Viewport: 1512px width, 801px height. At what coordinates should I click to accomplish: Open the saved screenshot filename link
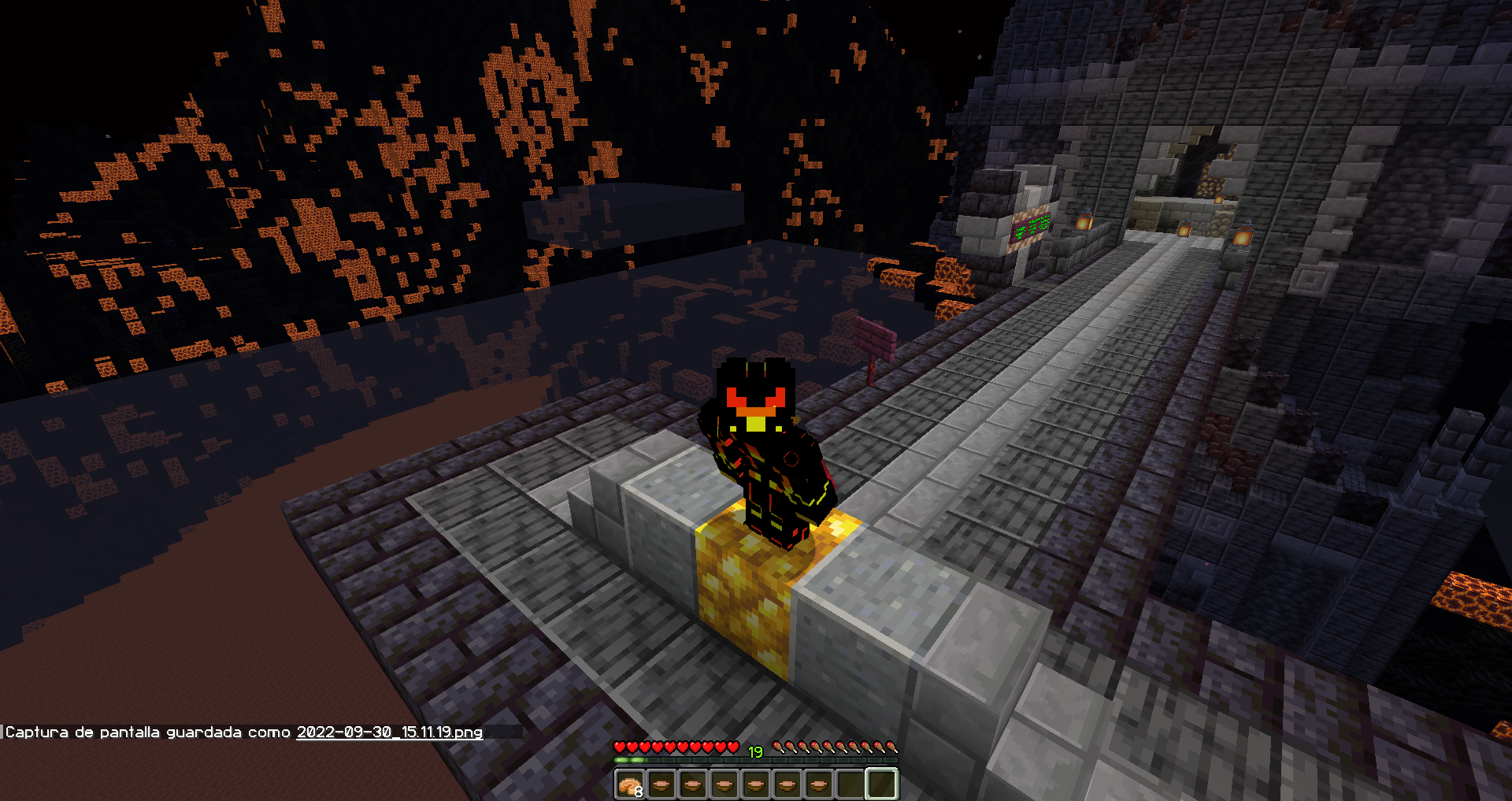pos(389,732)
